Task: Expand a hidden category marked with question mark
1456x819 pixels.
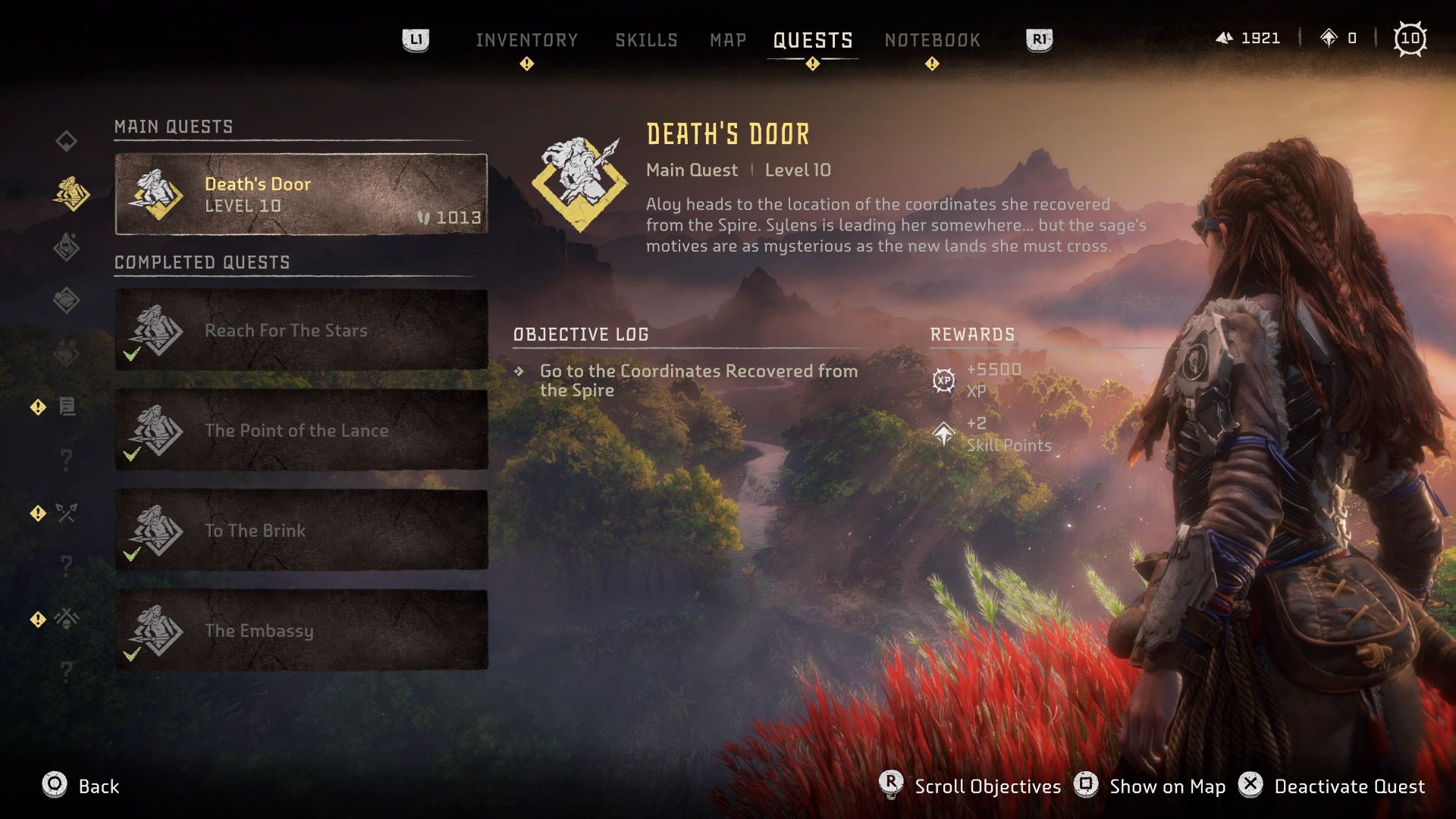Action: point(67,459)
